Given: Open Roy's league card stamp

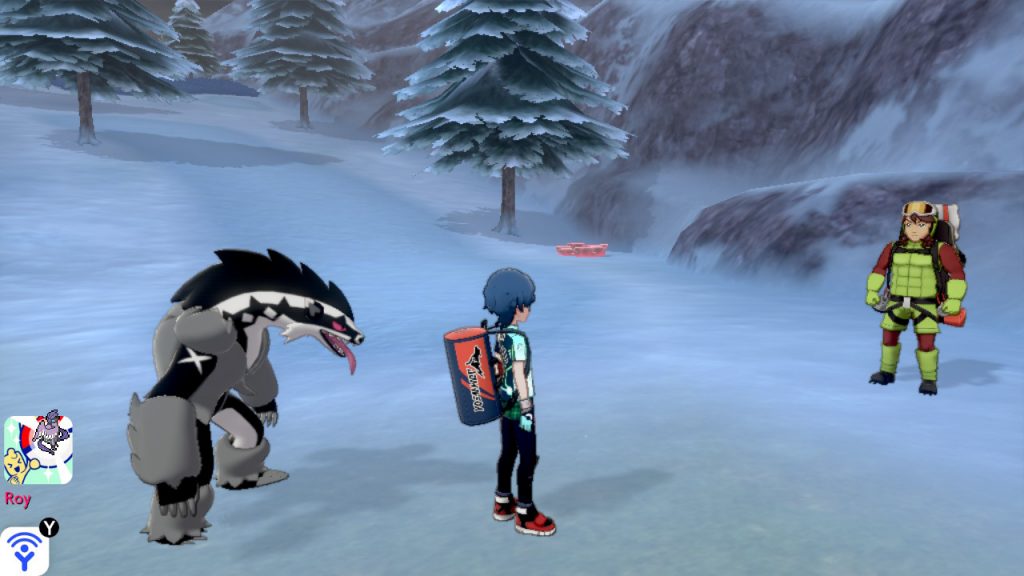Looking at the screenshot, I should click(38, 450).
